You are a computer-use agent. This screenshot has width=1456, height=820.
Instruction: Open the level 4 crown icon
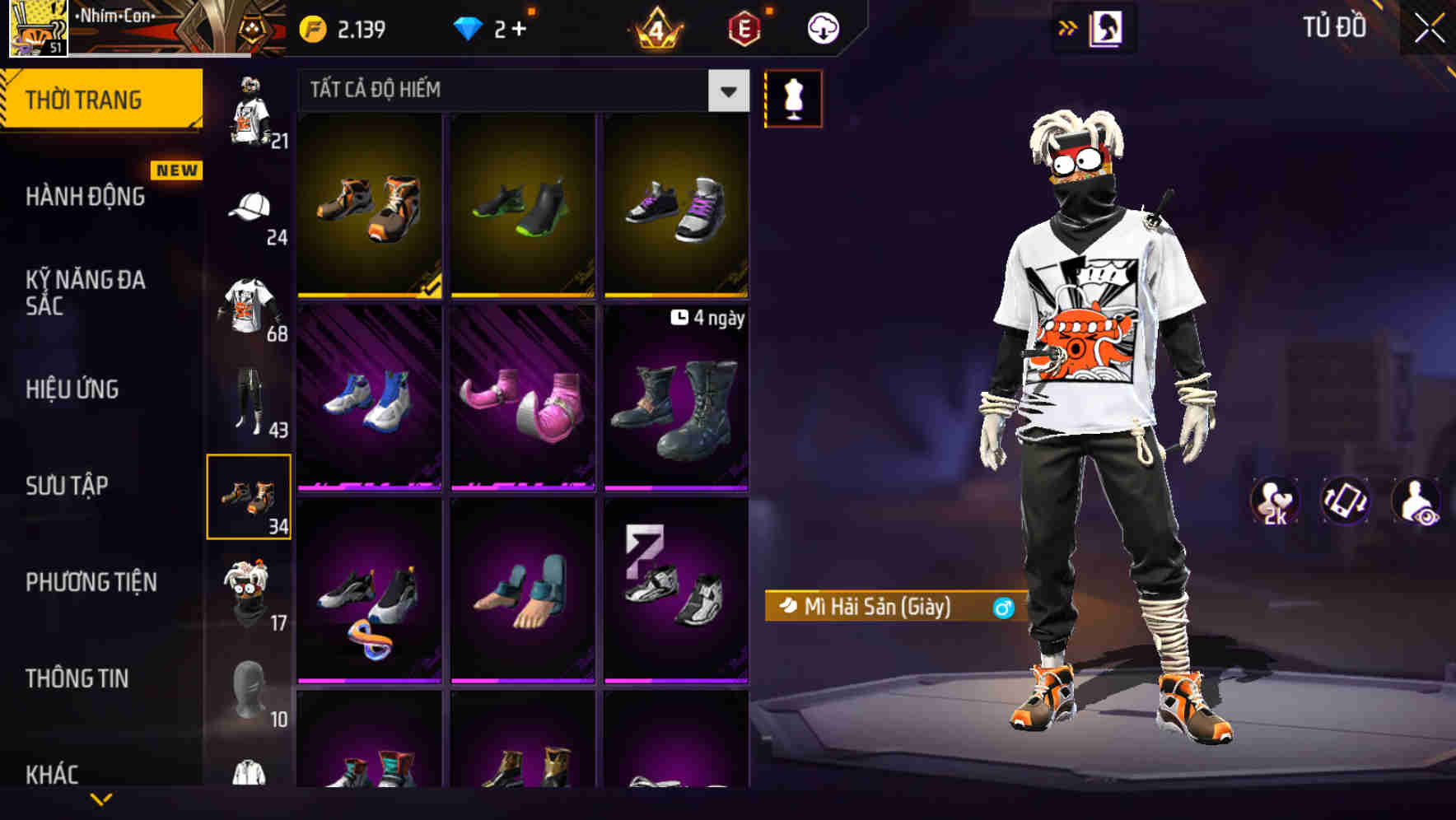point(653,26)
